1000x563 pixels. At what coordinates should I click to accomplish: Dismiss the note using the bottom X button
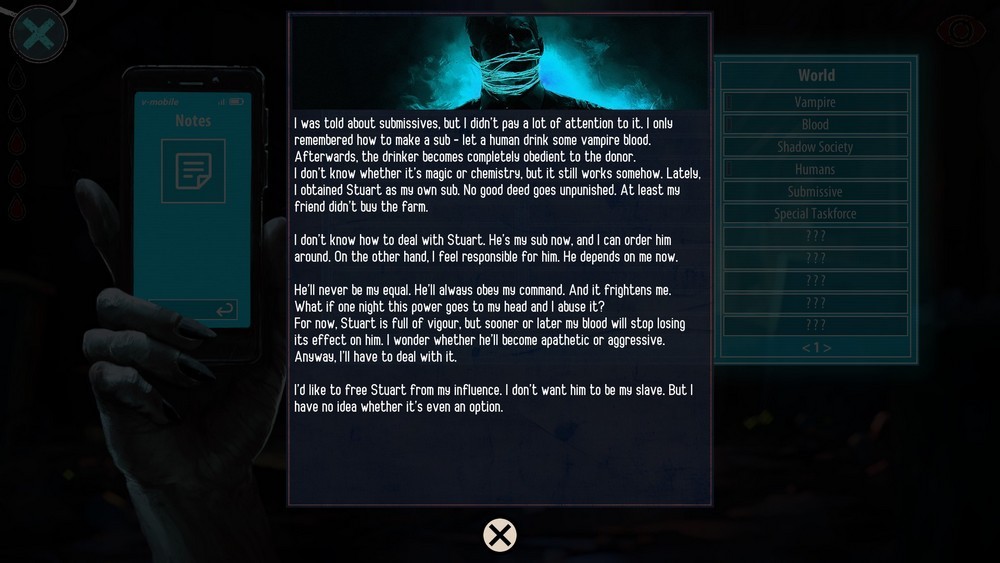(x=500, y=535)
